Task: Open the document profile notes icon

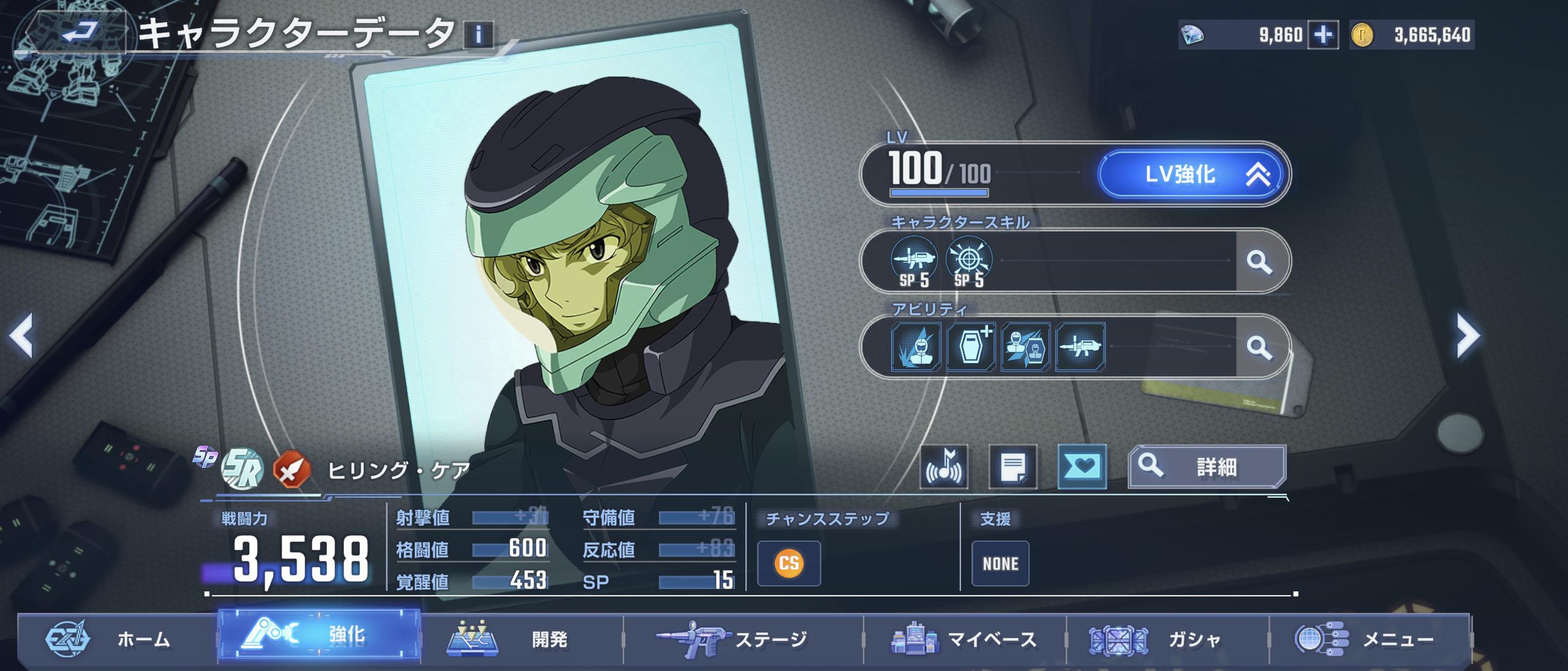Action: click(x=1013, y=467)
